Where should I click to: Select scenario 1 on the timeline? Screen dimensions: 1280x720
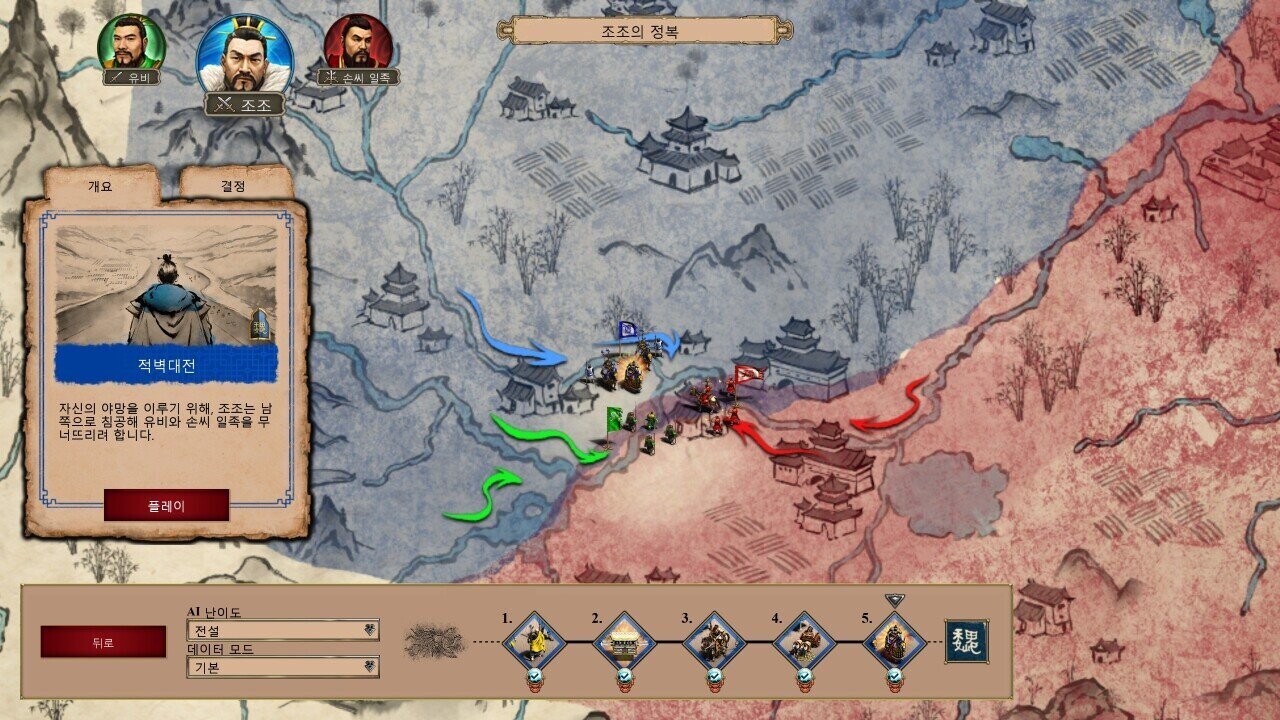[534, 641]
